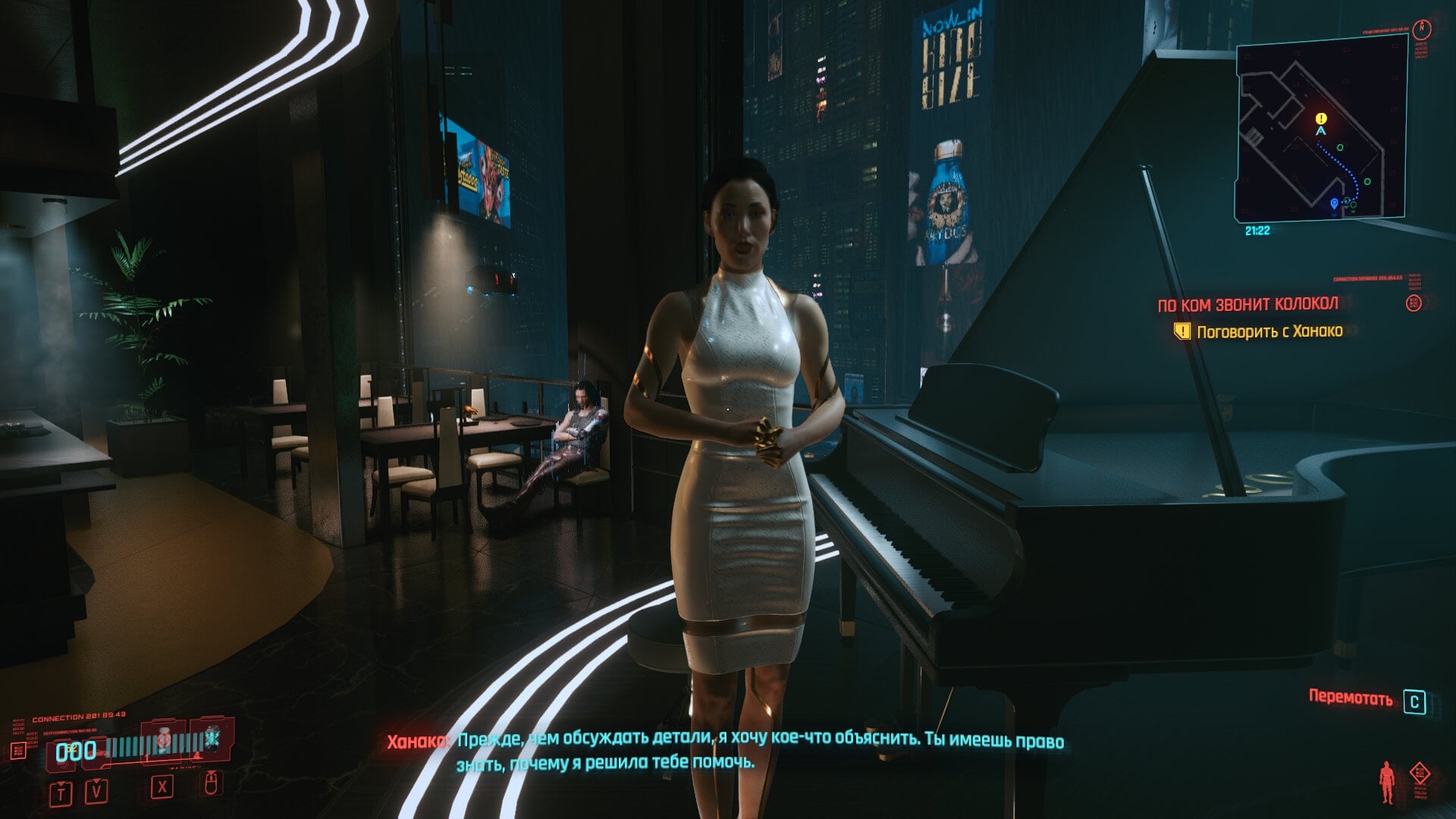
Task: Click the «Перемотать» skip dialogue label
Action: (x=1350, y=698)
